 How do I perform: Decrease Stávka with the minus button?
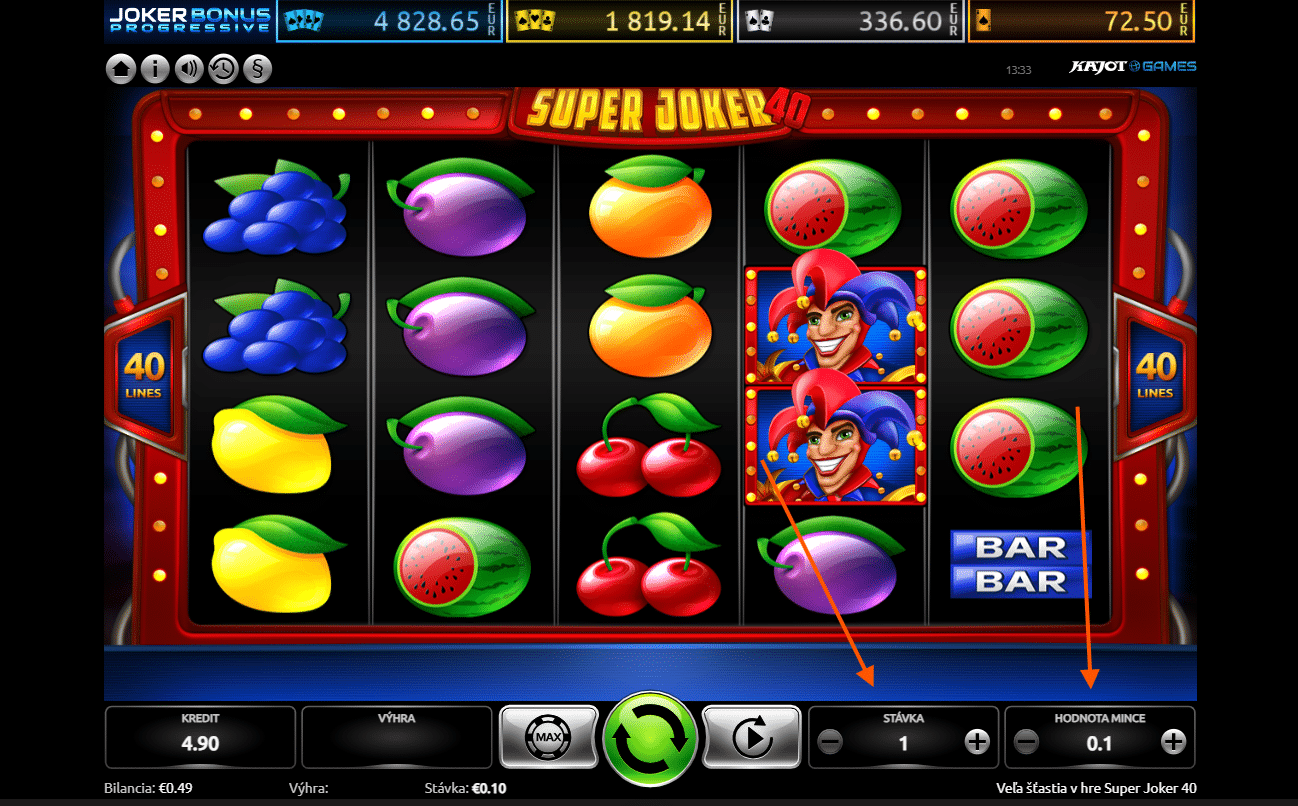pos(830,742)
